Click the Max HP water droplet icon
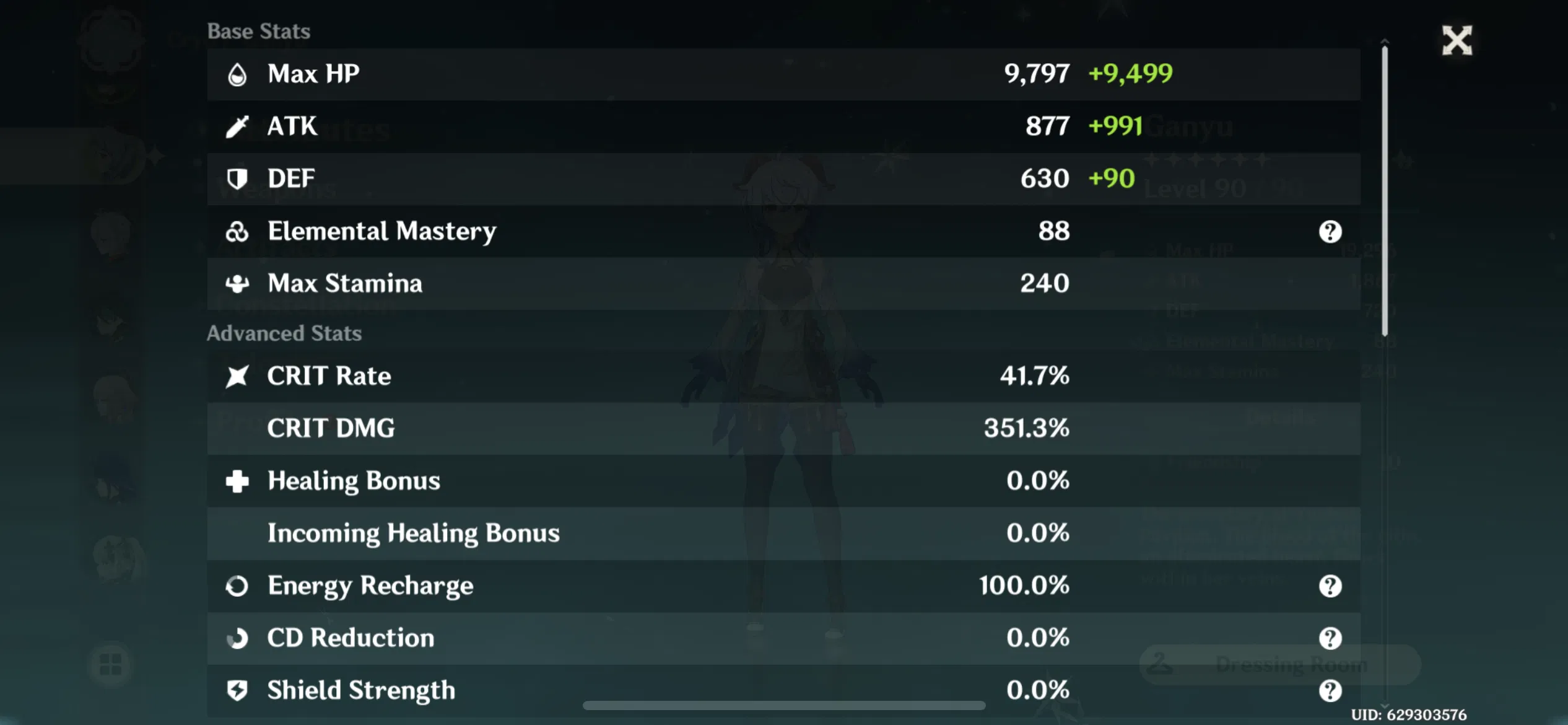 238,72
